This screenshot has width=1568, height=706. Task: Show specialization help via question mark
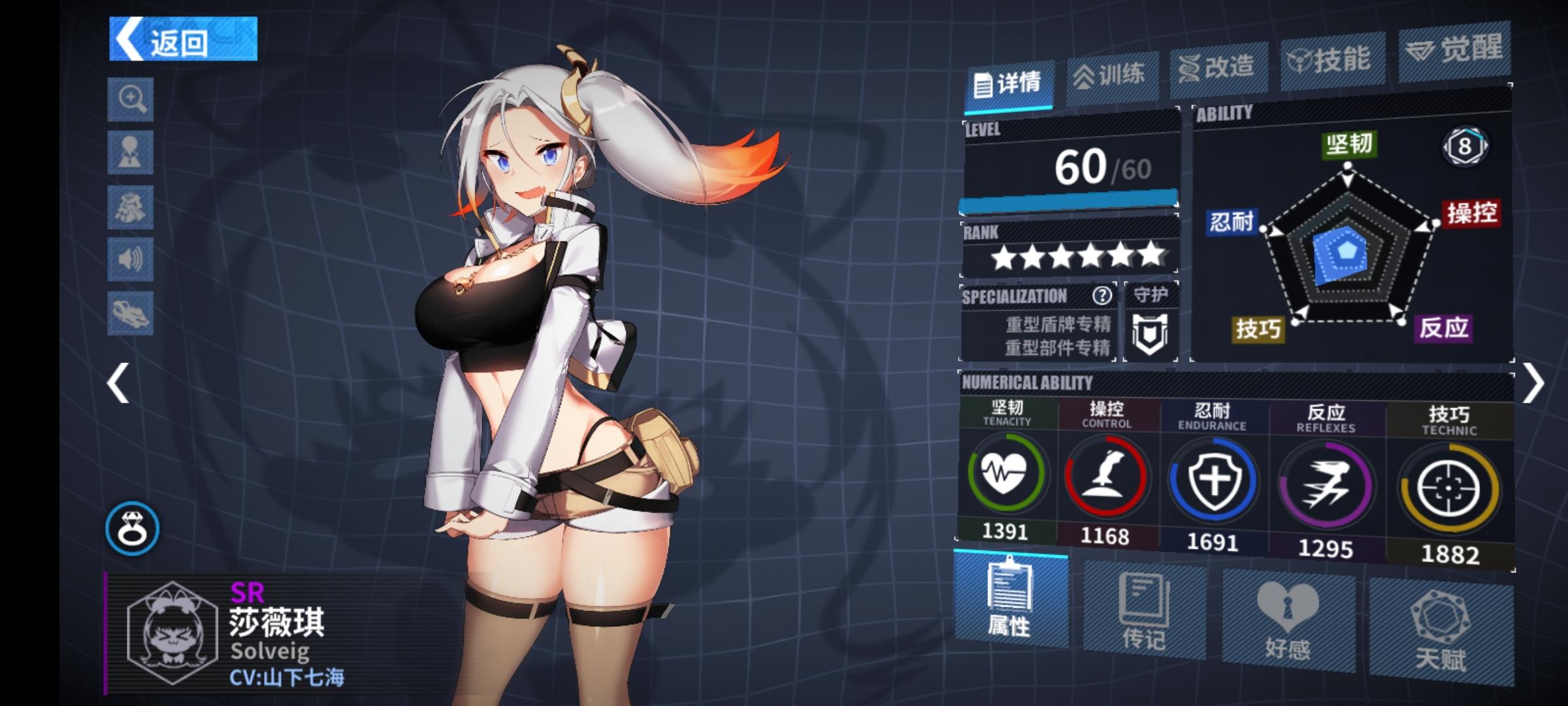[x=1102, y=296]
